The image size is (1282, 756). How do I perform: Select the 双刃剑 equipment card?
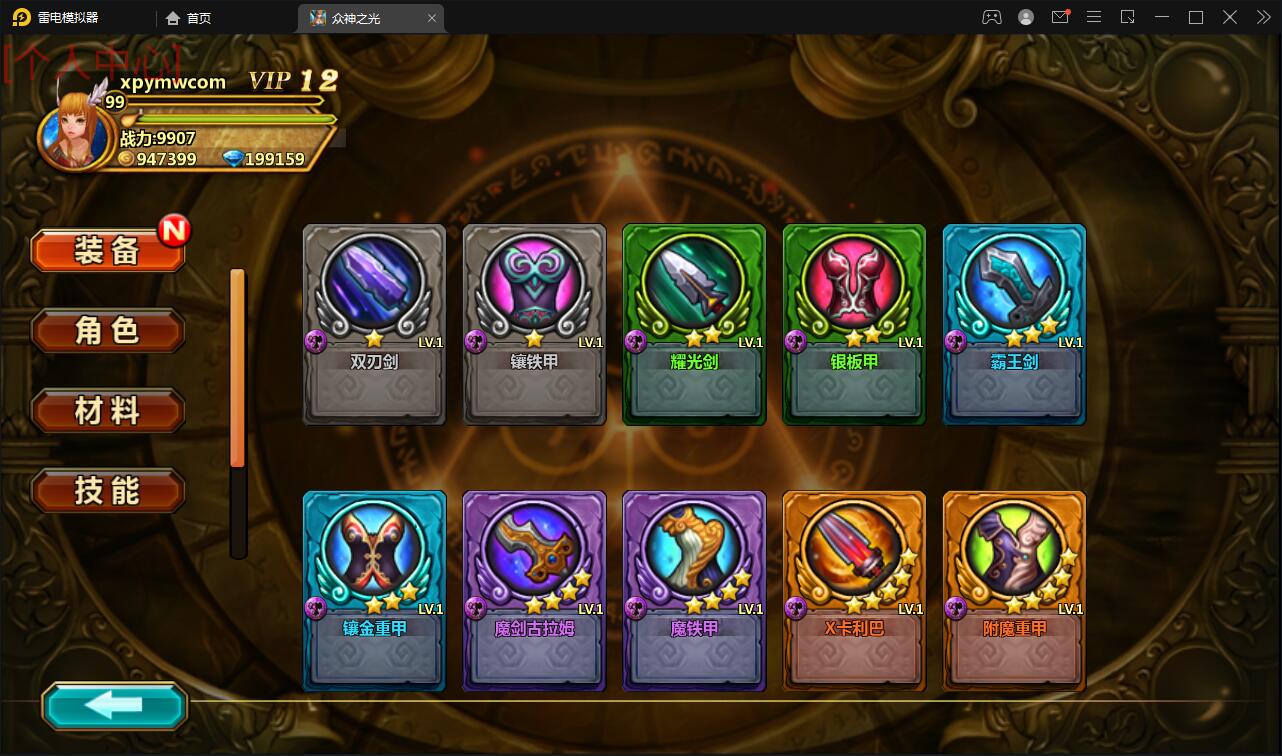[374, 324]
